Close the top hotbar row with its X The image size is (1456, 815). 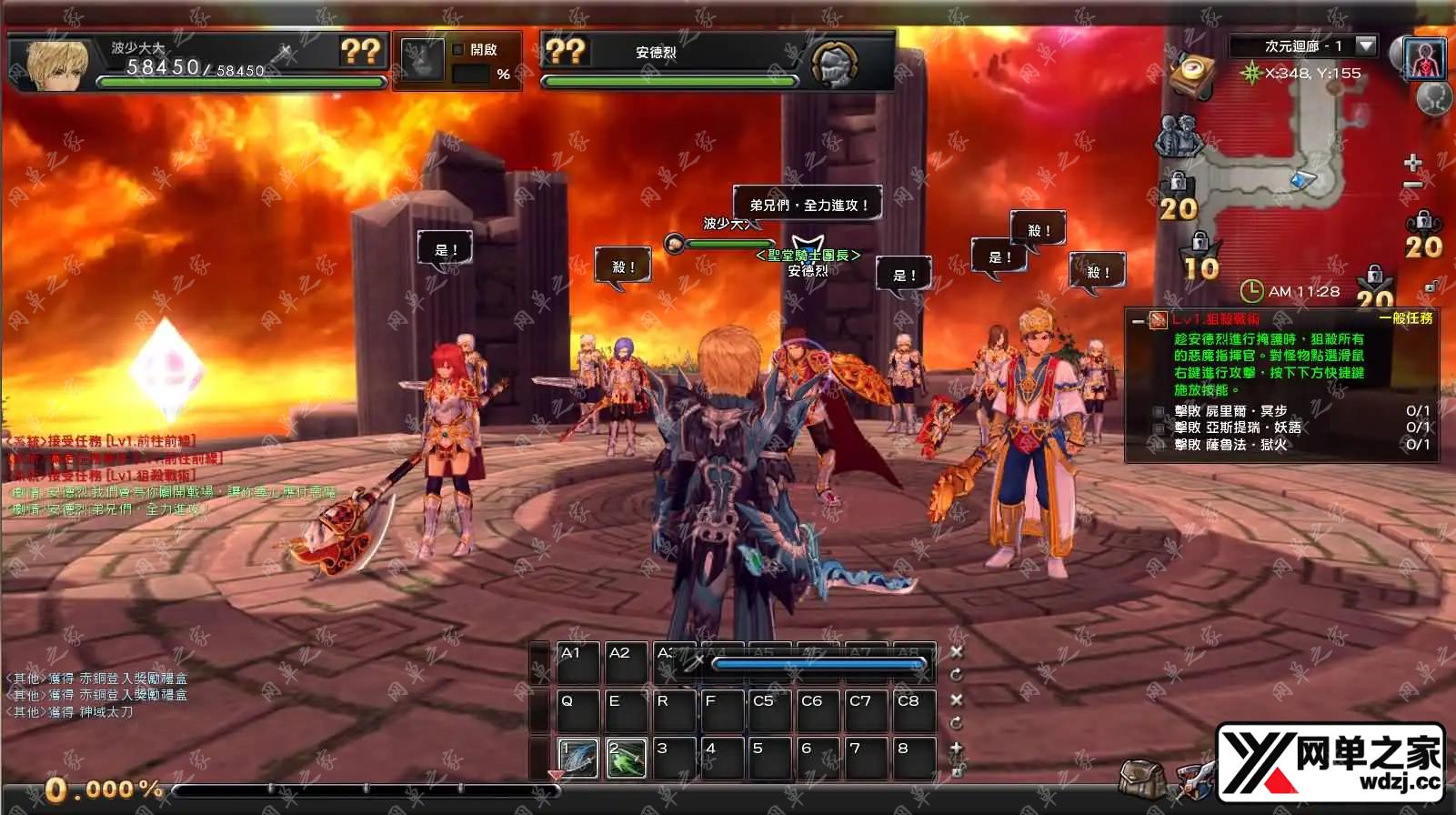click(x=957, y=652)
